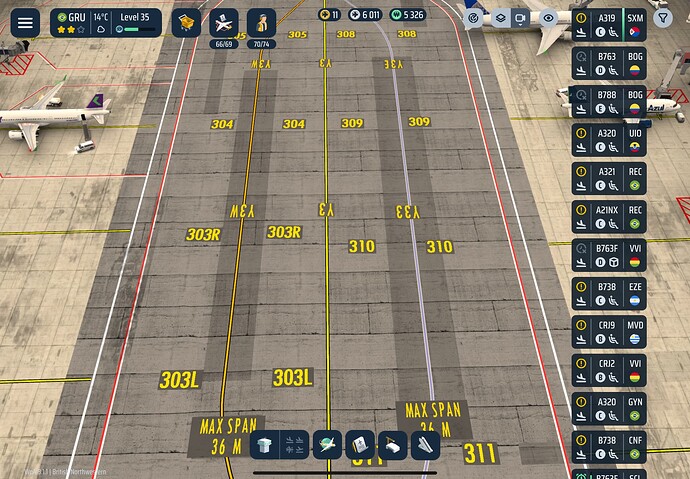Open the hamburger main menu
Viewport: 690px width, 479px height.
tap(24, 22)
